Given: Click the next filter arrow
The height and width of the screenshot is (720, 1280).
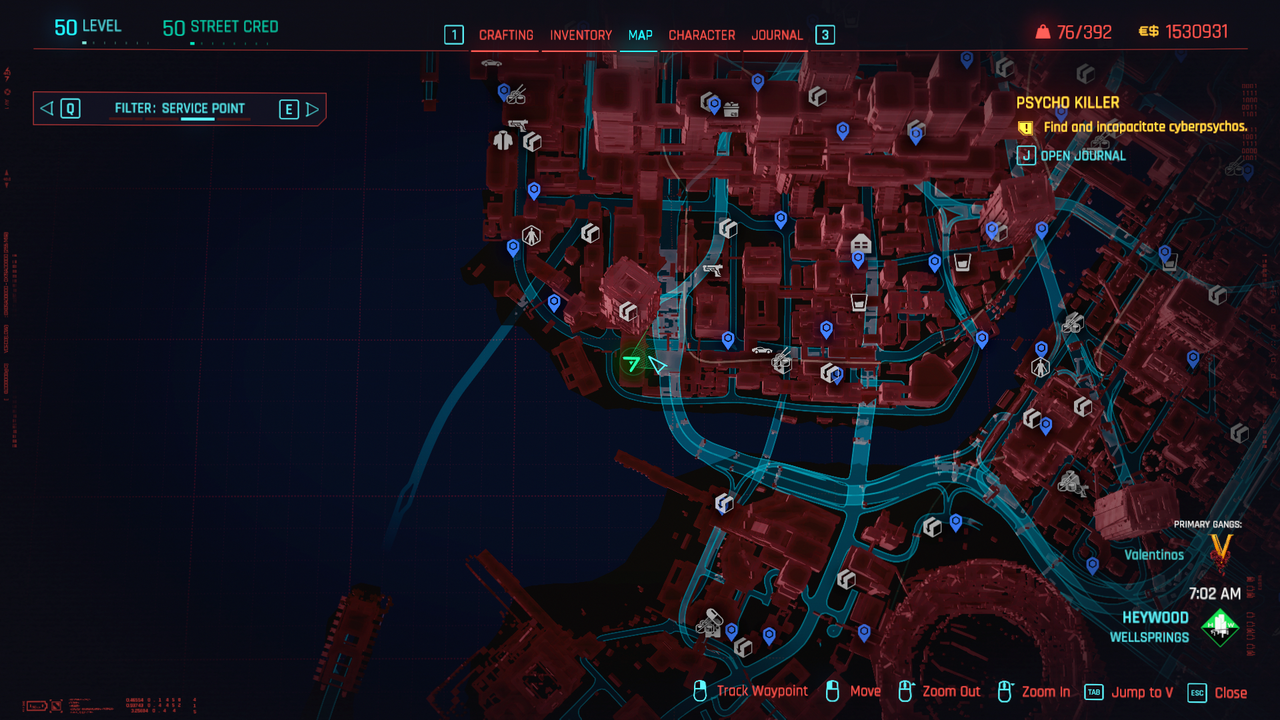Looking at the screenshot, I should (x=312, y=109).
